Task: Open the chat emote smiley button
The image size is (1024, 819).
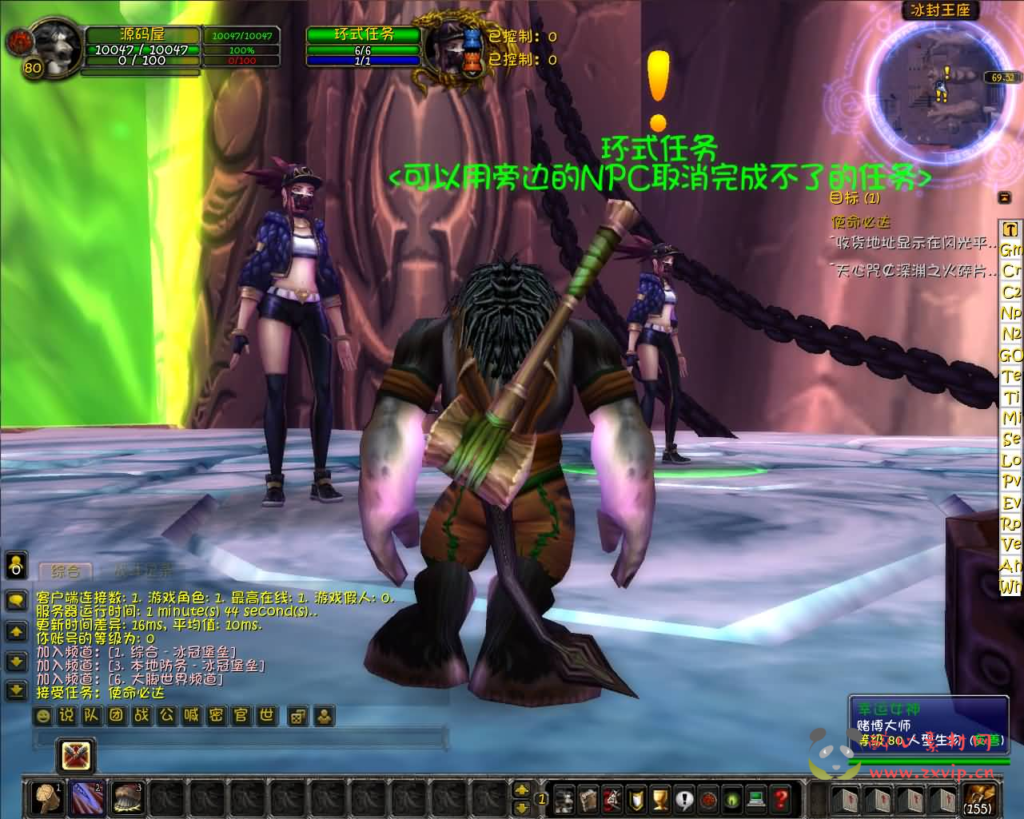Action: (x=43, y=716)
